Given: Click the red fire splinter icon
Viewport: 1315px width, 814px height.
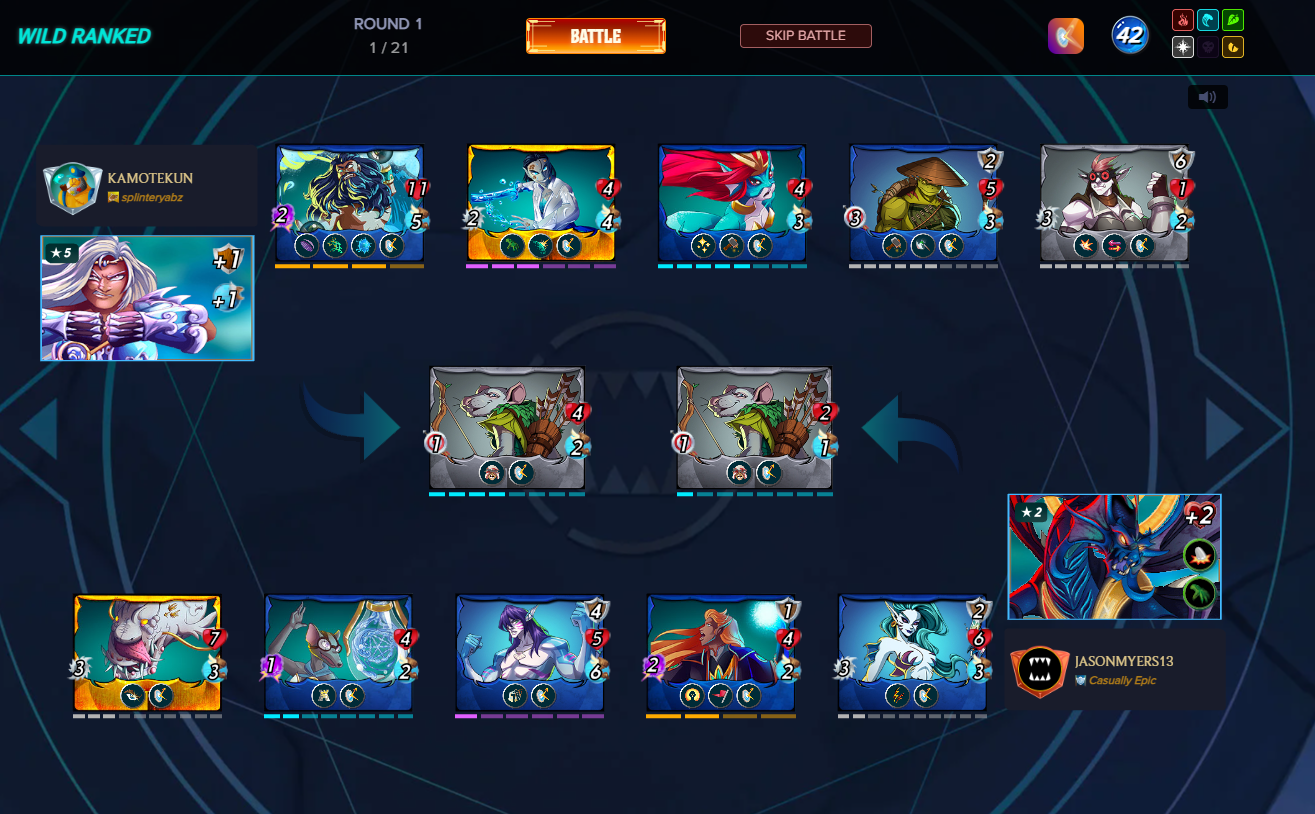Looking at the screenshot, I should point(1181,20).
